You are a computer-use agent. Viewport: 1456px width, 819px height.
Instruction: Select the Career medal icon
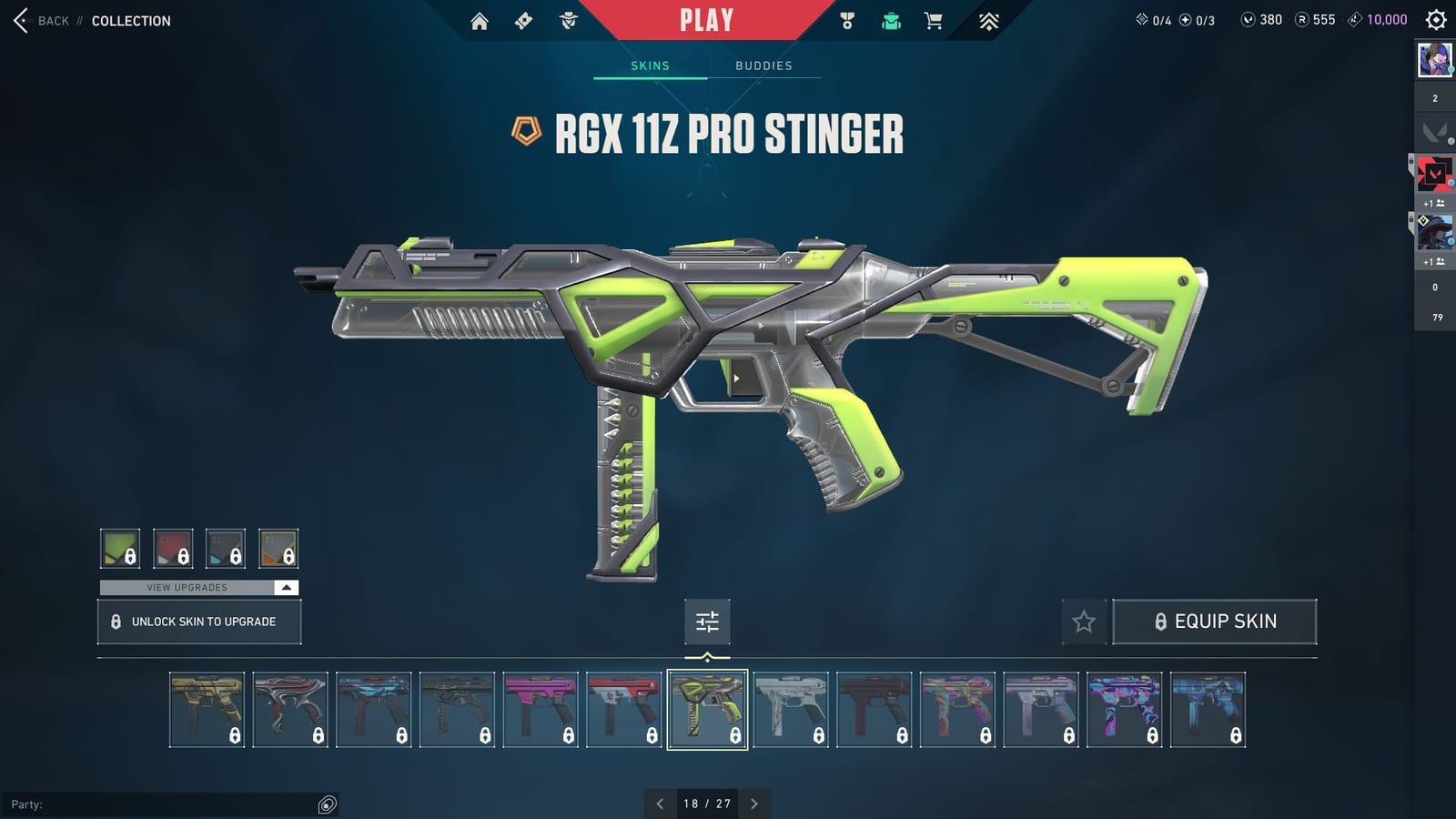point(848,19)
